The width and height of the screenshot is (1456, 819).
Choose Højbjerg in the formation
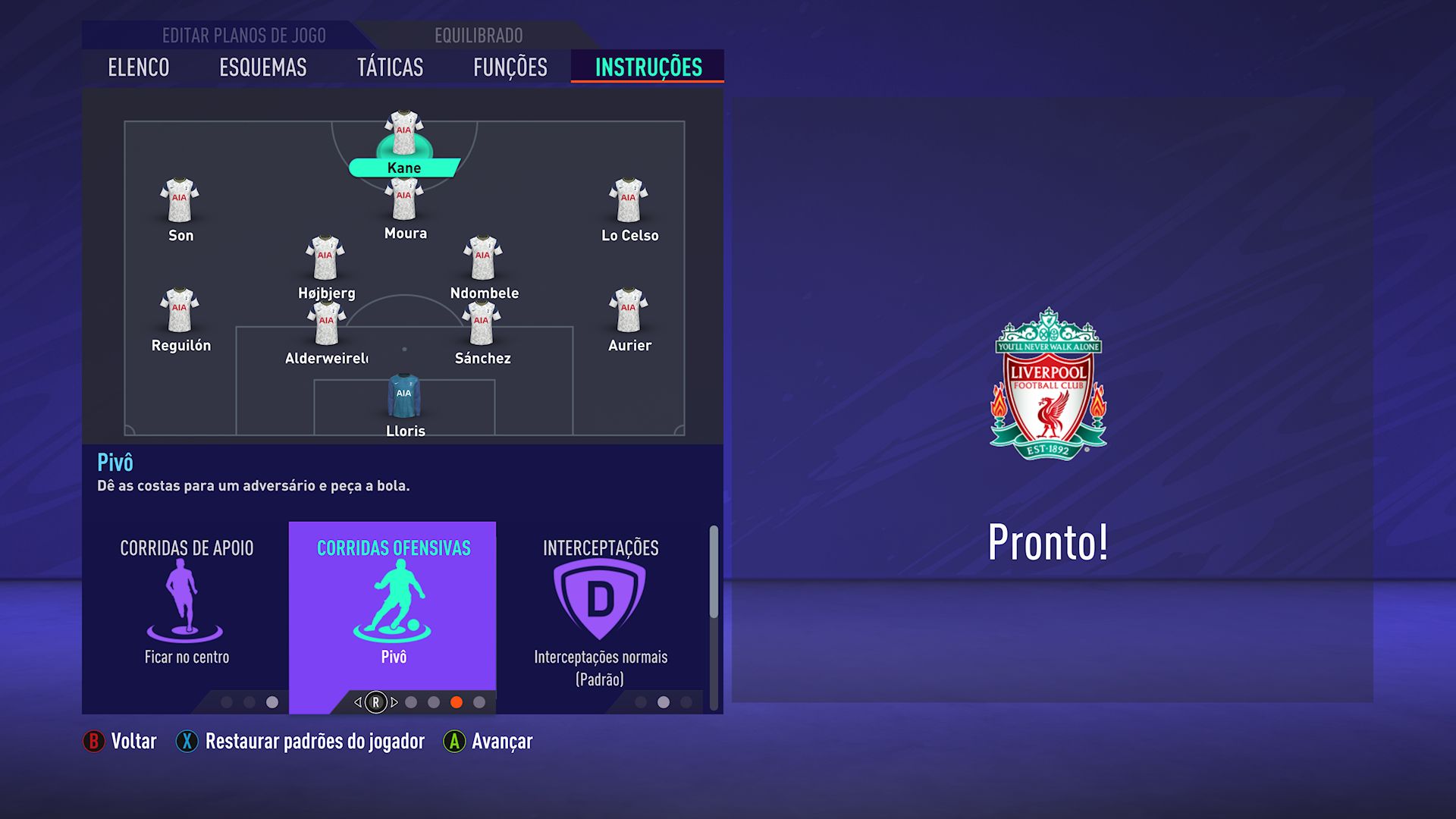(325, 259)
